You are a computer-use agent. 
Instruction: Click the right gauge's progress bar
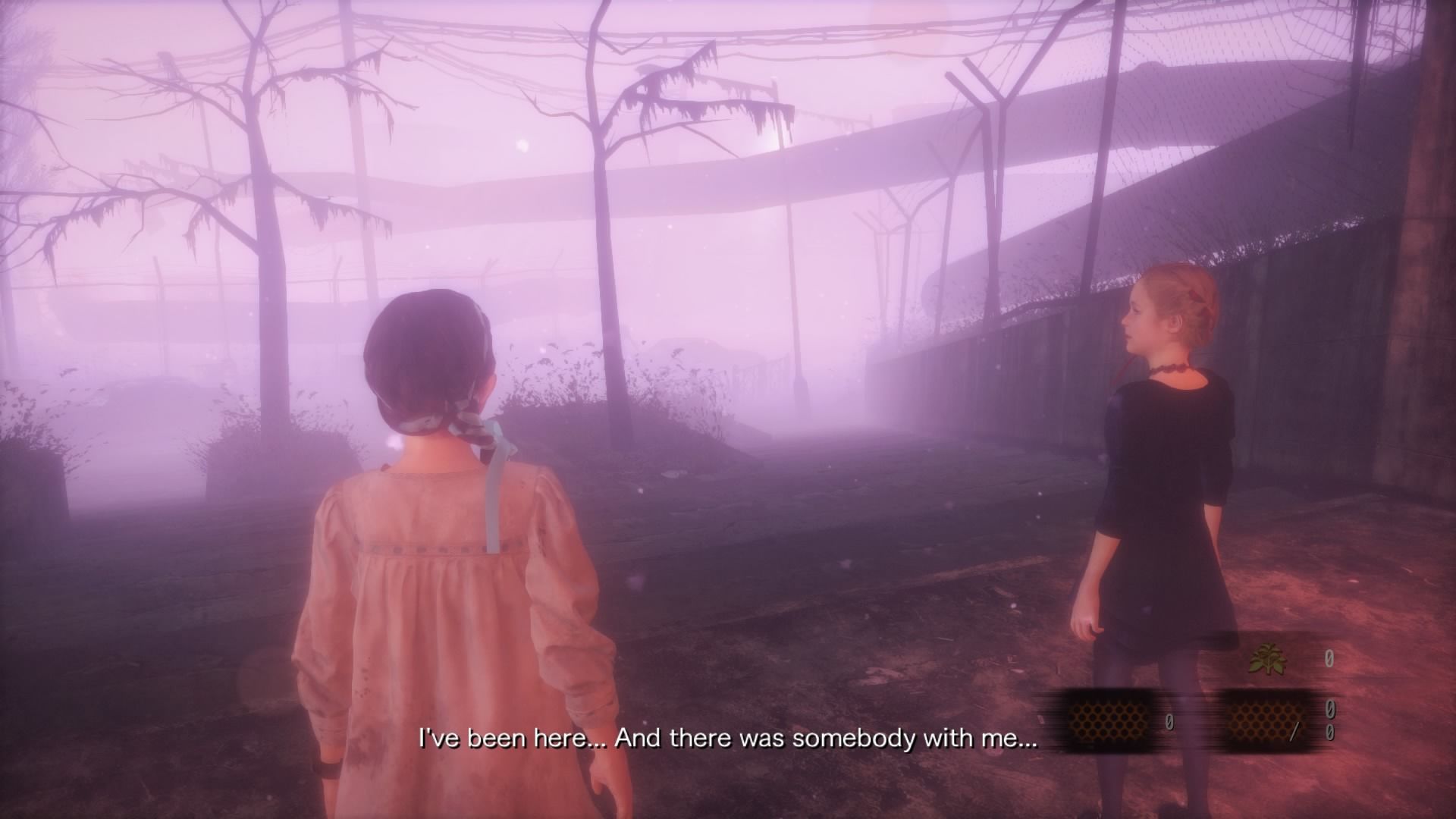tap(1266, 720)
